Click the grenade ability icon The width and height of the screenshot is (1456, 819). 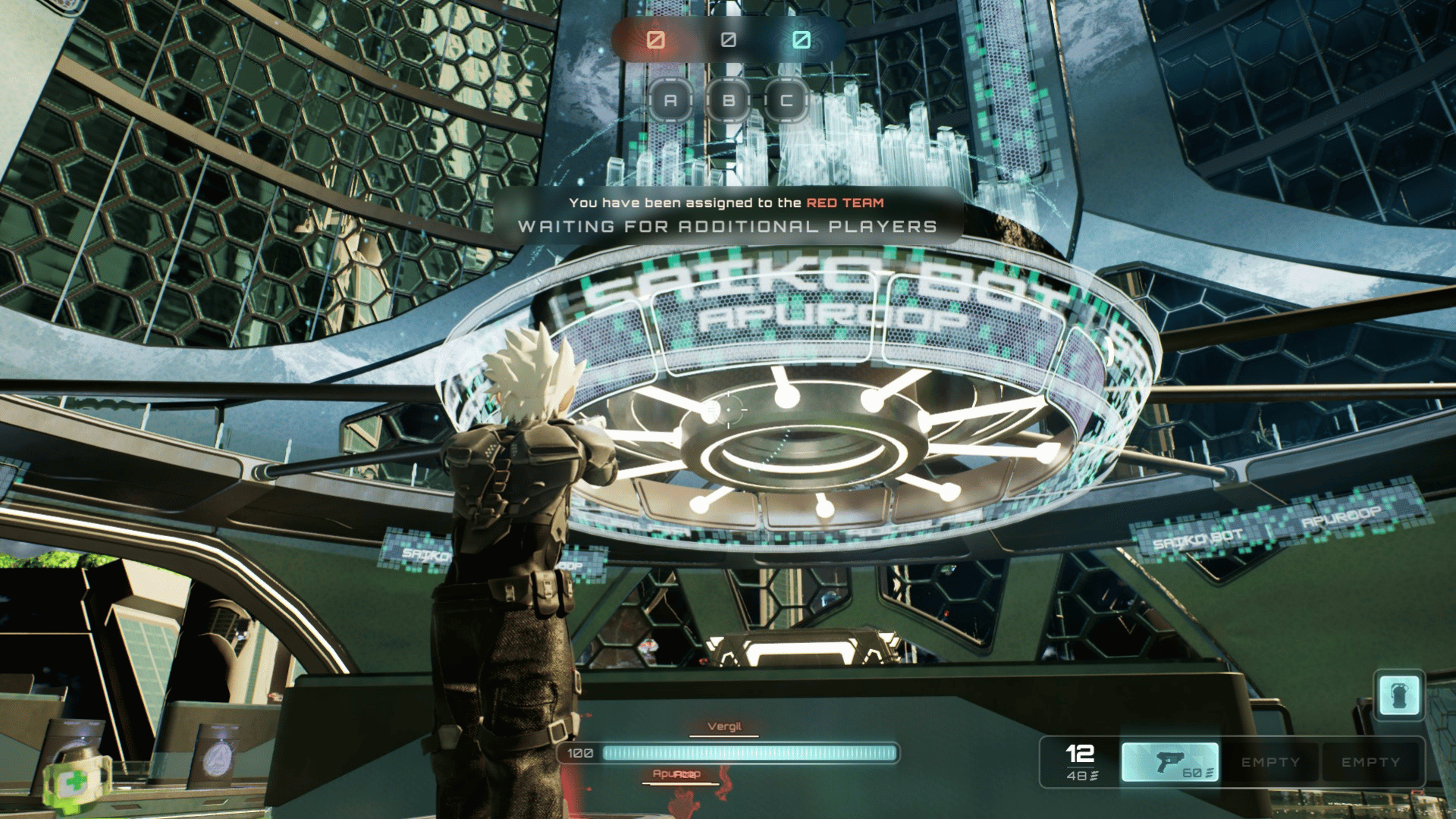(1399, 695)
